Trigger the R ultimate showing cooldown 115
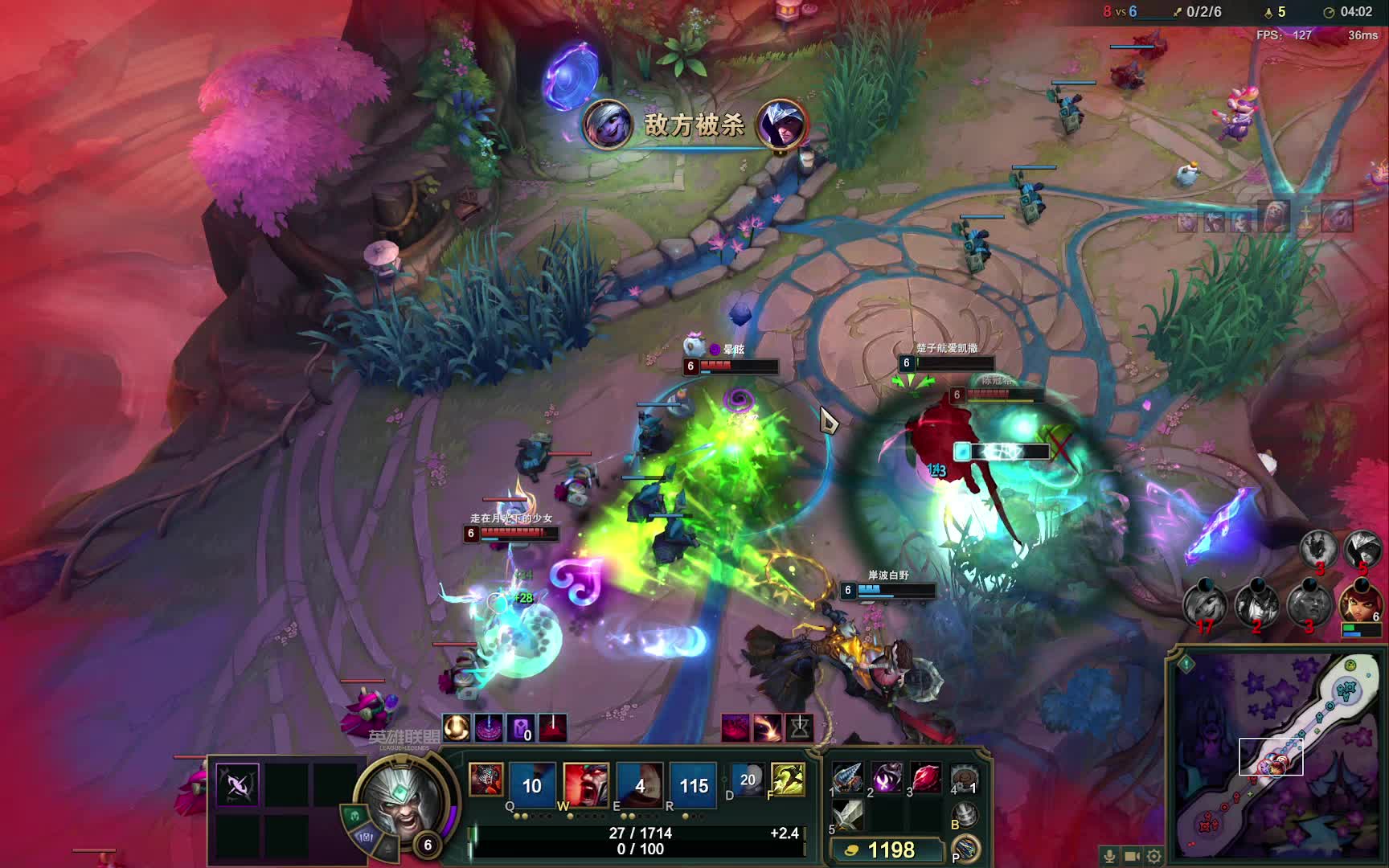The image size is (1389, 868). pyautogui.click(x=694, y=784)
